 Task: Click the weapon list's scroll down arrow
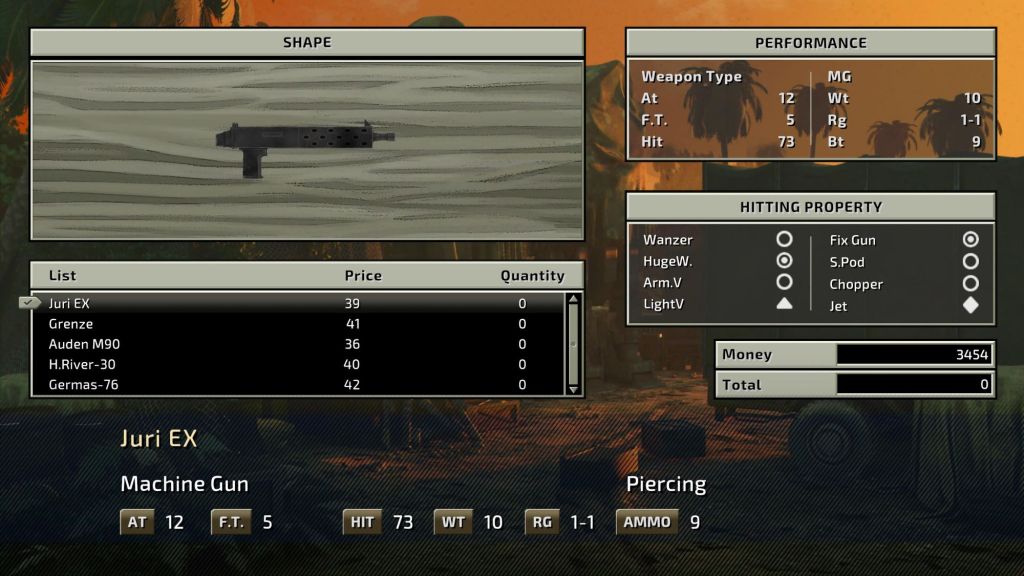click(573, 388)
